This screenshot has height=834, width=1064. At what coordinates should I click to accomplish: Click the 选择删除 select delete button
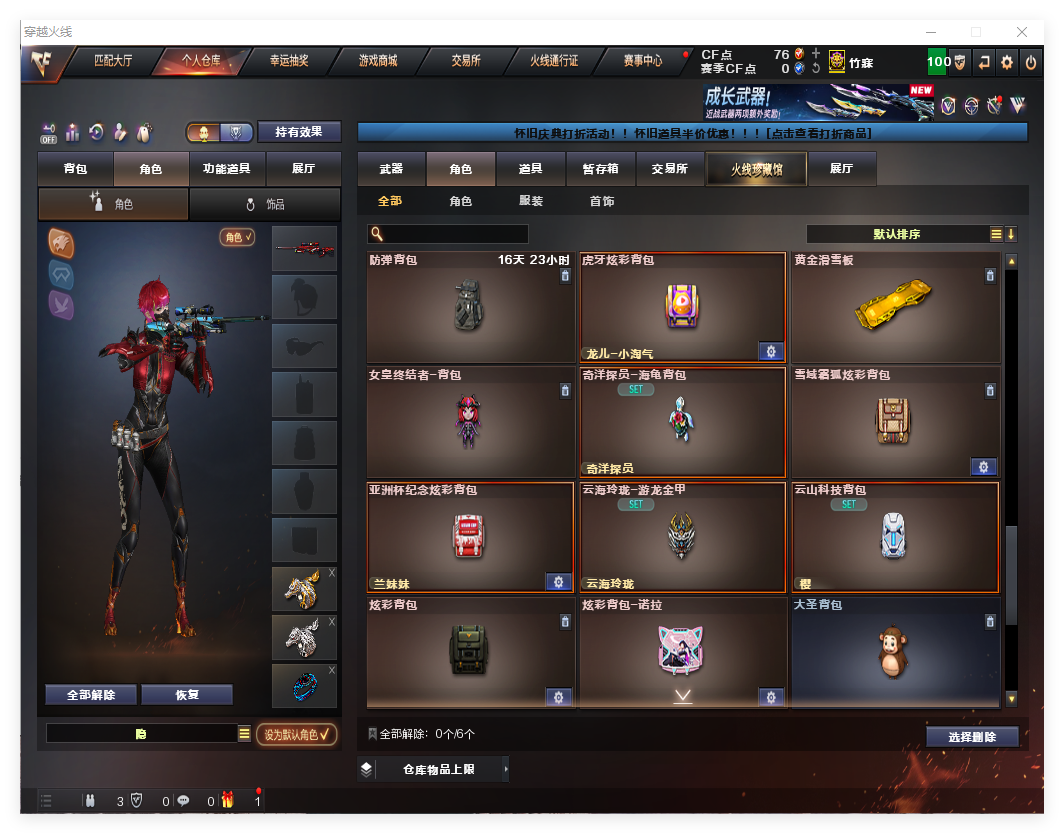tap(972, 737)
